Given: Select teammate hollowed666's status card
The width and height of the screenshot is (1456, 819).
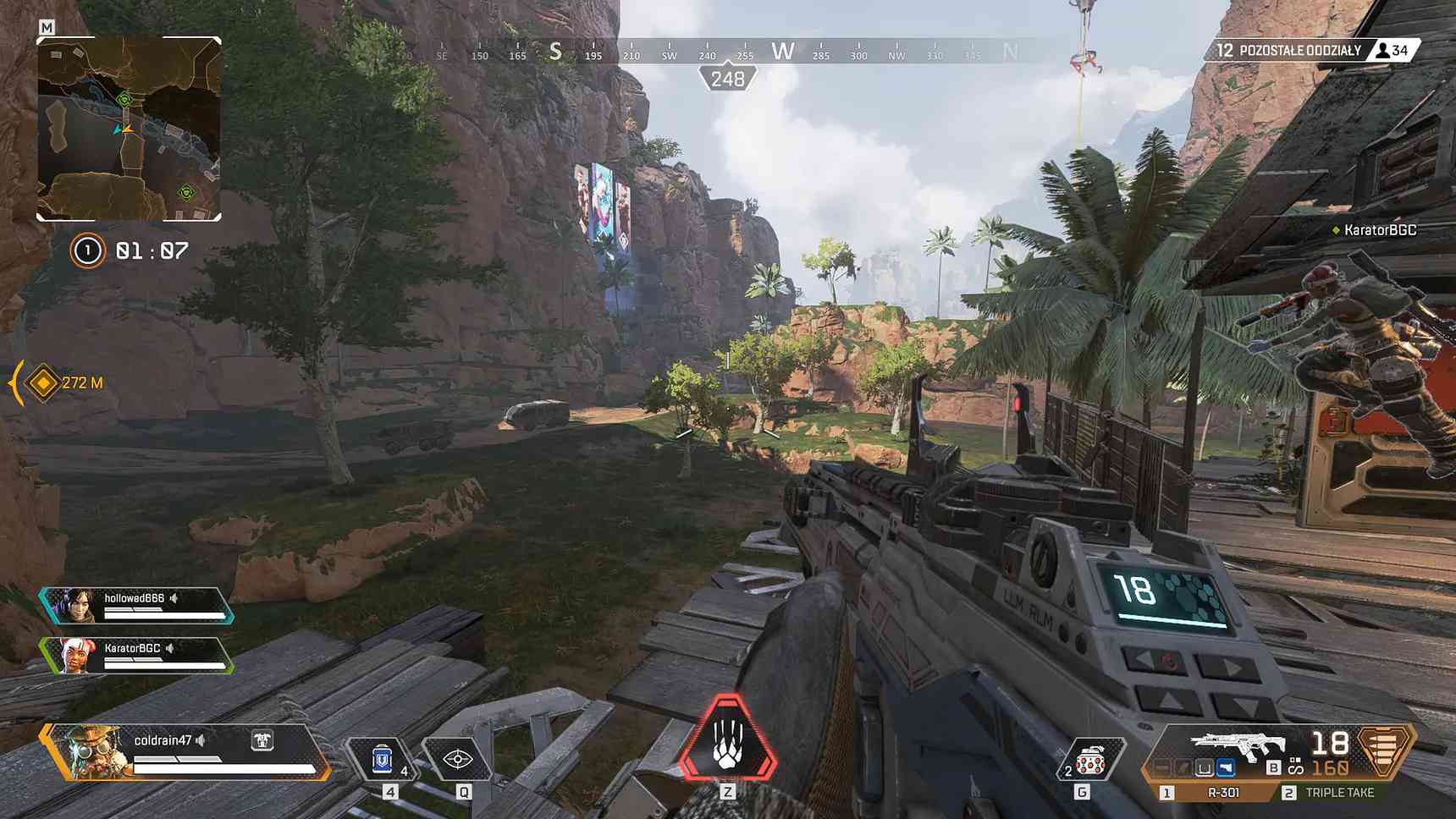Looking at the screenshot, I should (x=137, y=605).
